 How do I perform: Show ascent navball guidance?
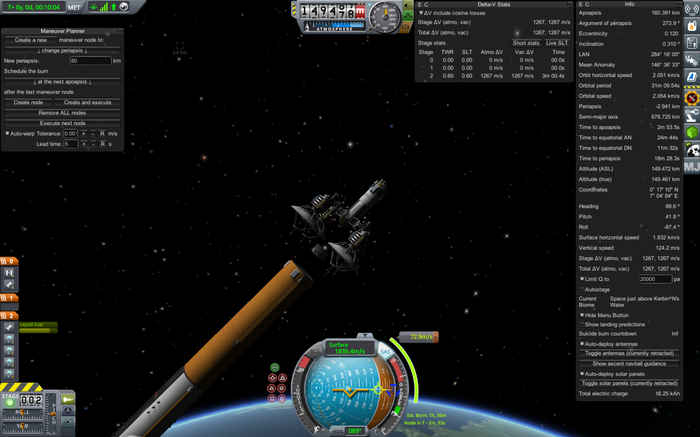coord(635,363)
